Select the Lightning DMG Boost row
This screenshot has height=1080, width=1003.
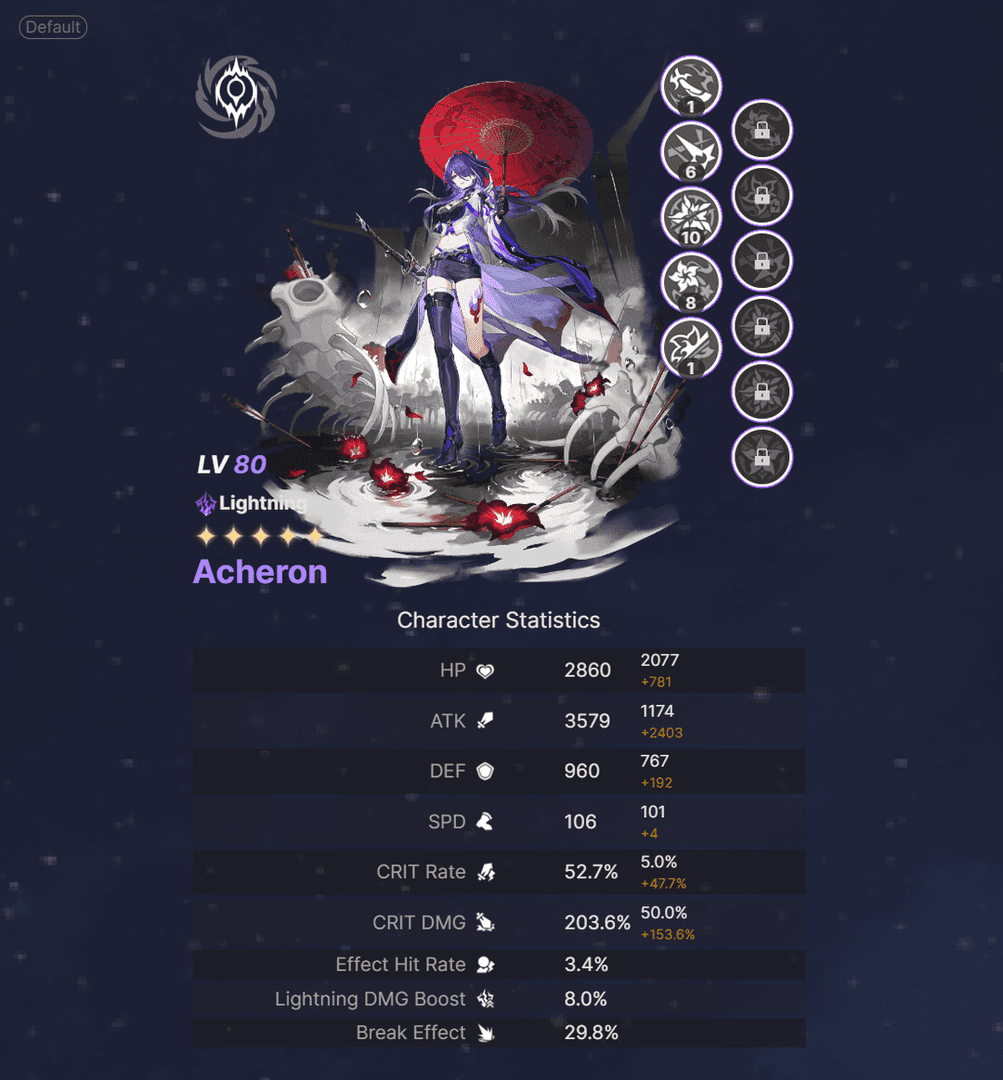pyautogui.click(x=498, y=999)
